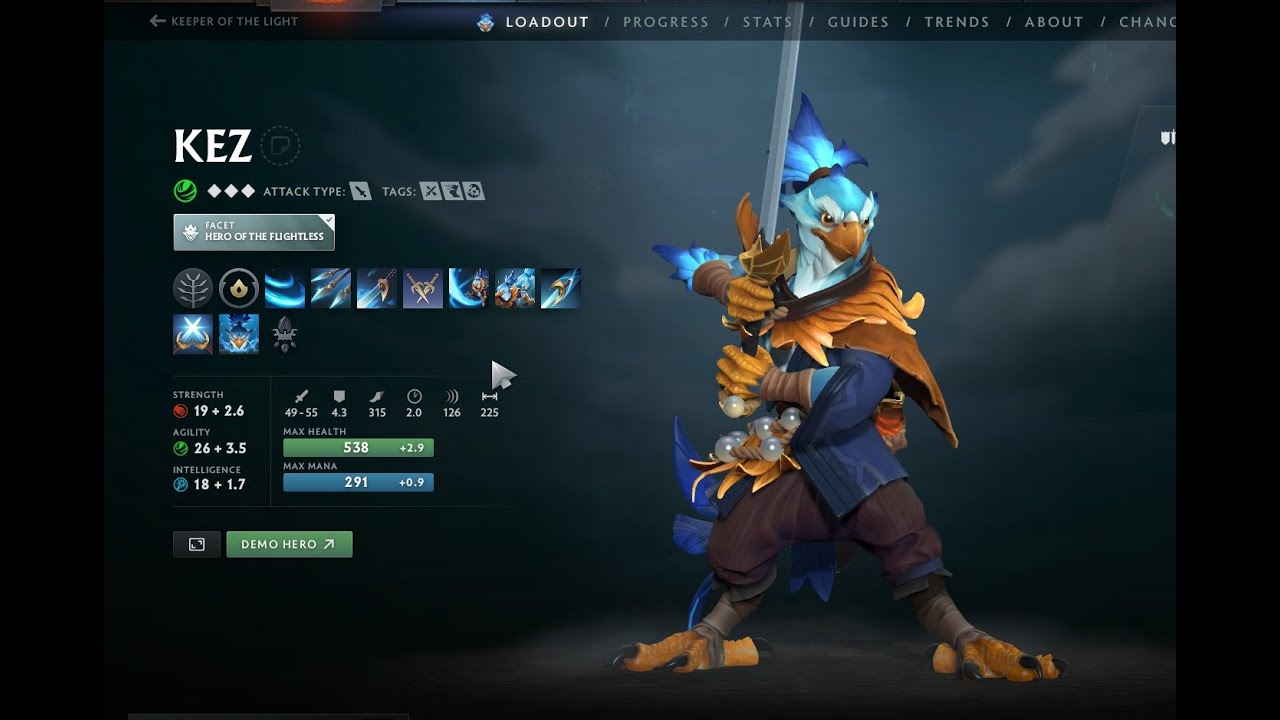
Task: Select the blue wave slash ability icon
Action: point(285,288)
